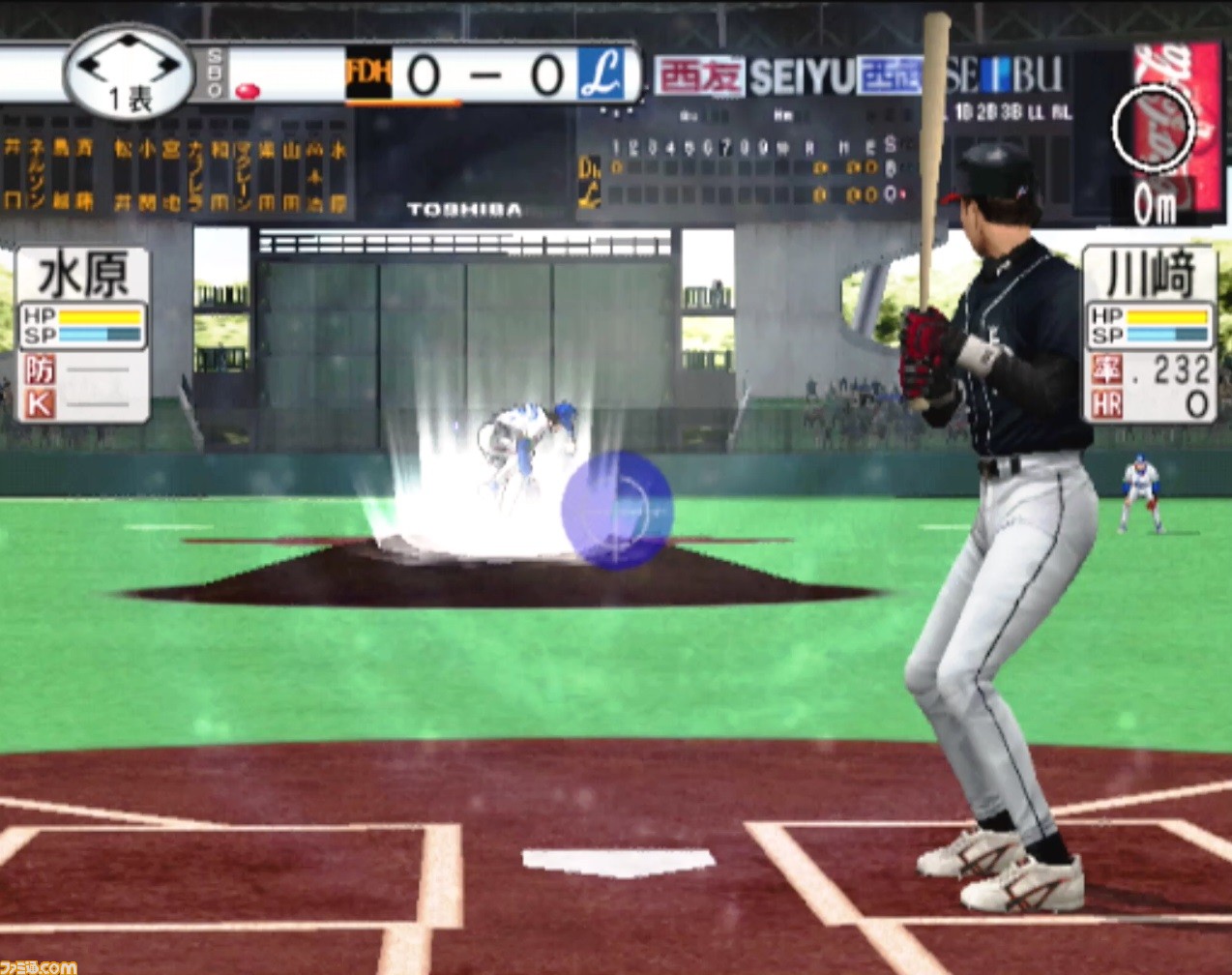This screenshot has height=975, width=1232.
Task: Click the FDH team logo
Action: [368, 74]
